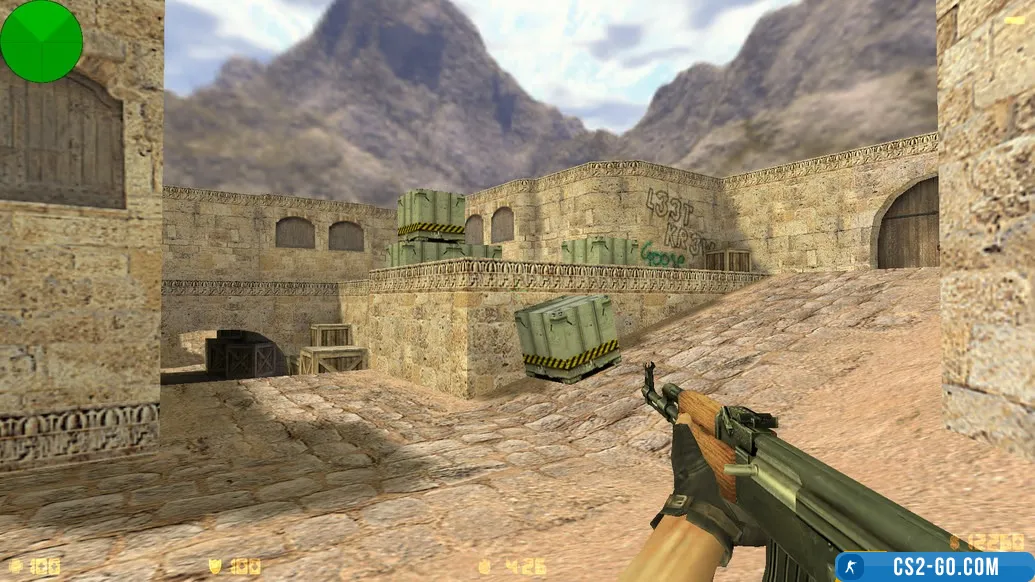Image resolution: width=1035 pixels, height=582 pixels.
Task: Open the CS2-GO.COM watermark link
Action: [x=934, y=567]
